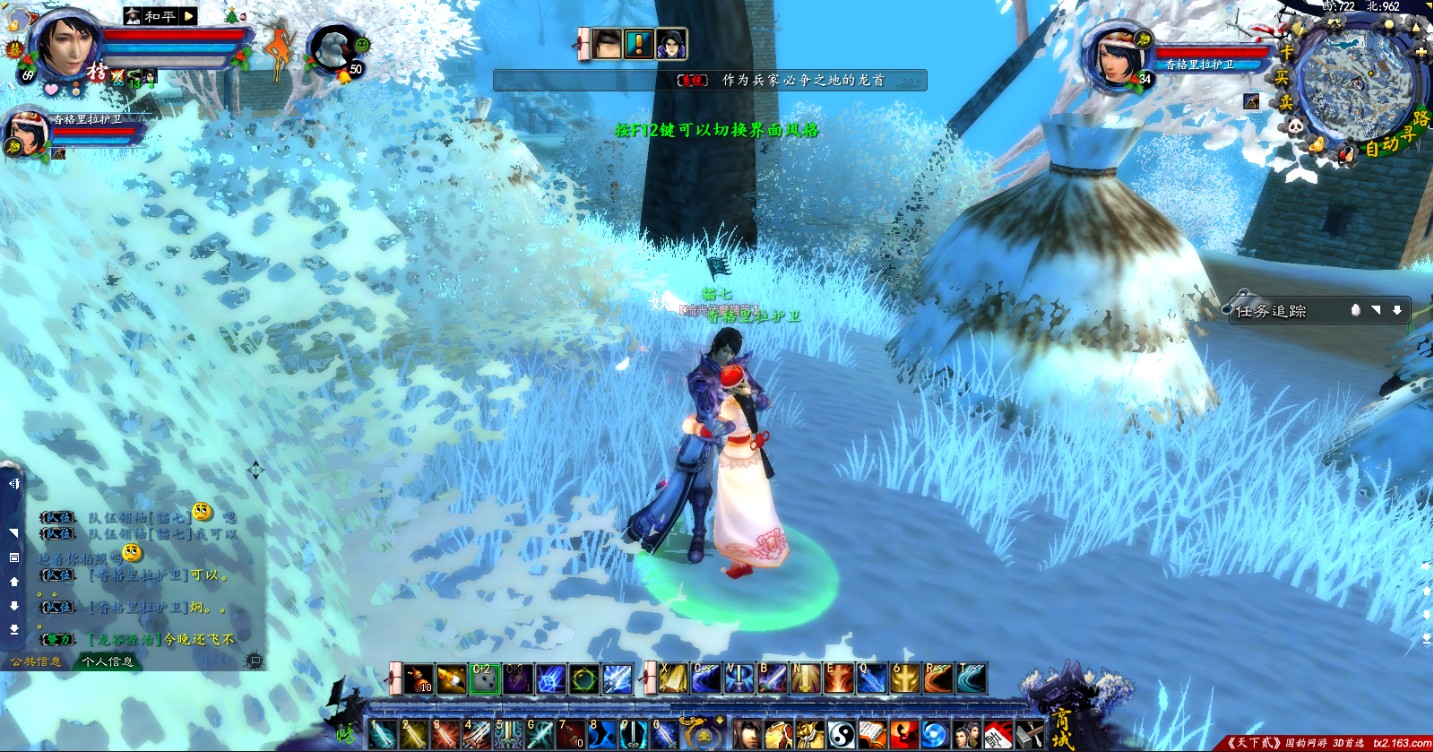Use the potion item with count 10
This screenshot has height=752, width=1433.
tap(418, 678)
